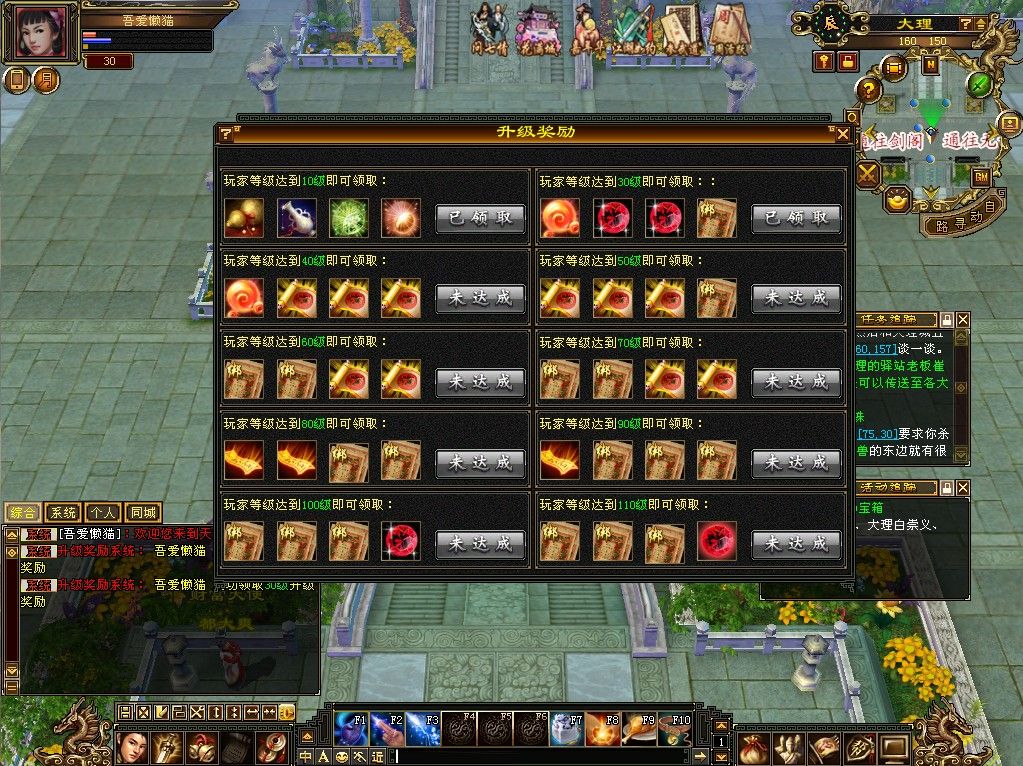Open the money bag inventory icon
Screen dimensions: 1023x766
coord(754,747)
